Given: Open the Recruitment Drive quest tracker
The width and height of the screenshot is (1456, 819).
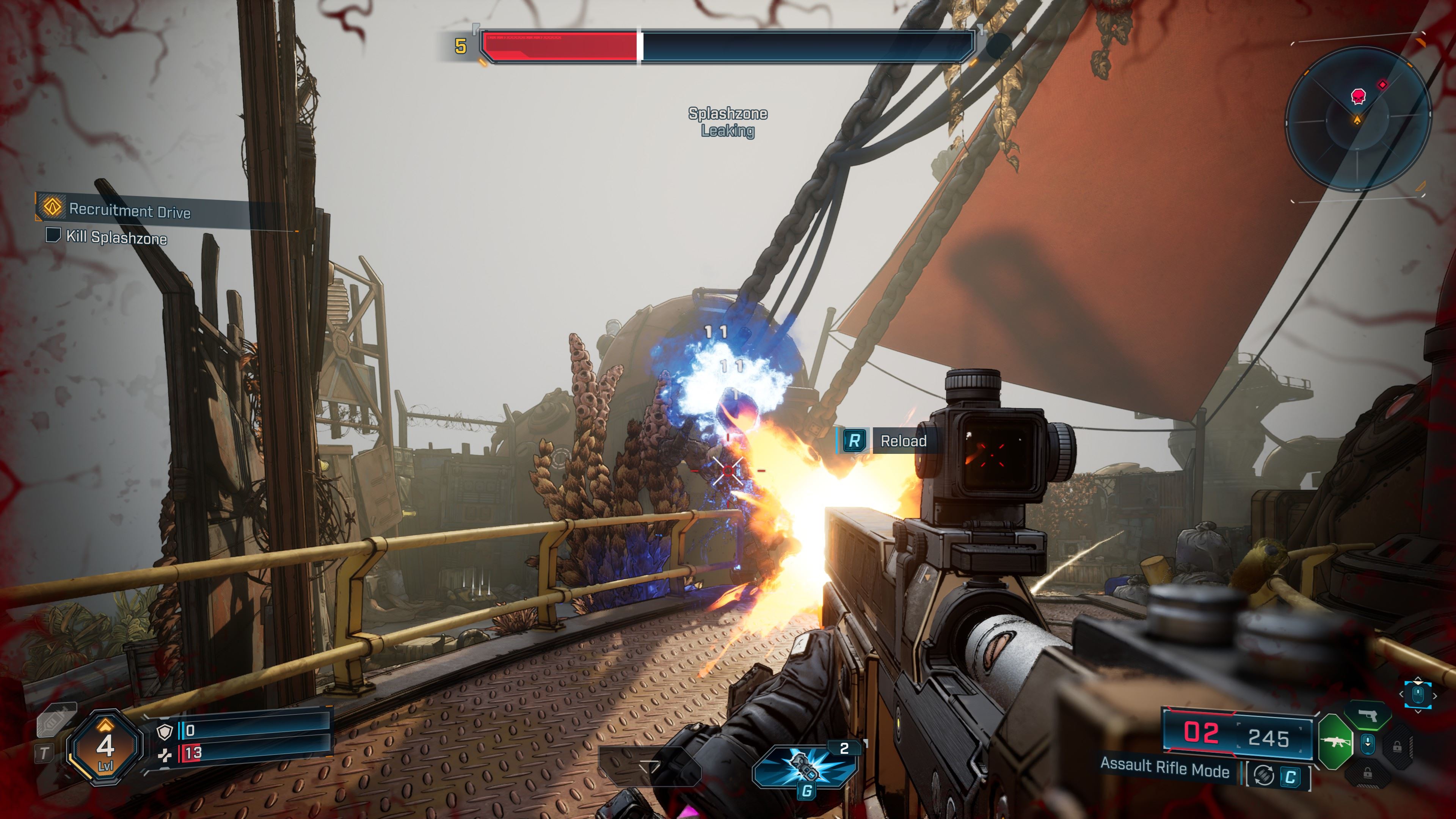Looking at the screenshot, I should point(129,210).
